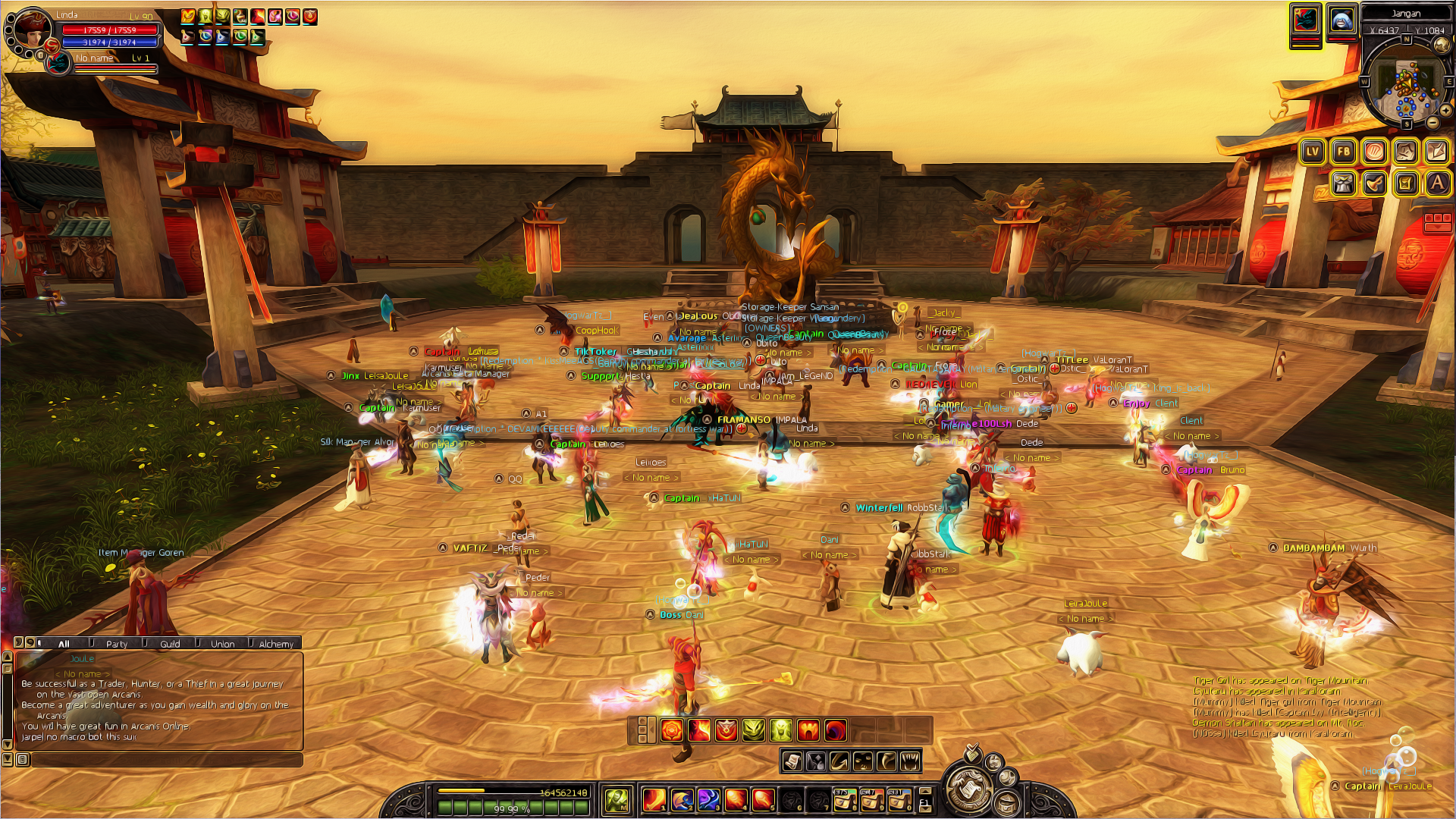The height and width of the screenshot is (819, 1456).
Task: Click the LV shortcut button
Action: coord(1313,152)
